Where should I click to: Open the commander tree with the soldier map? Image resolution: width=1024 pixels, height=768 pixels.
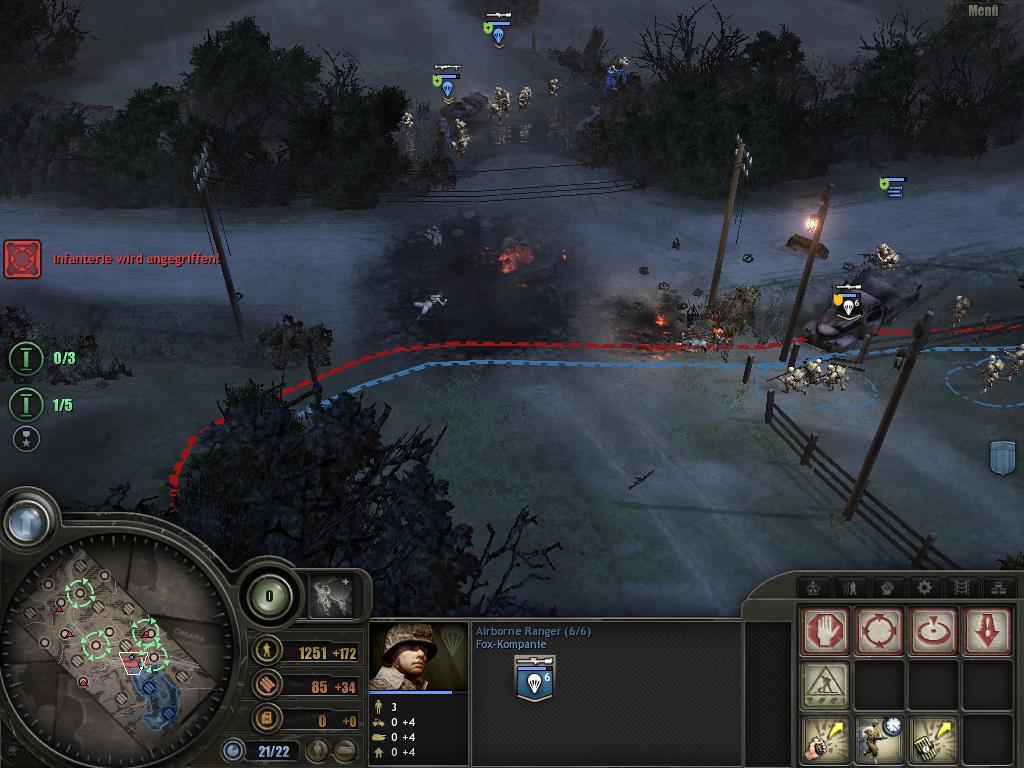(331, 596)
